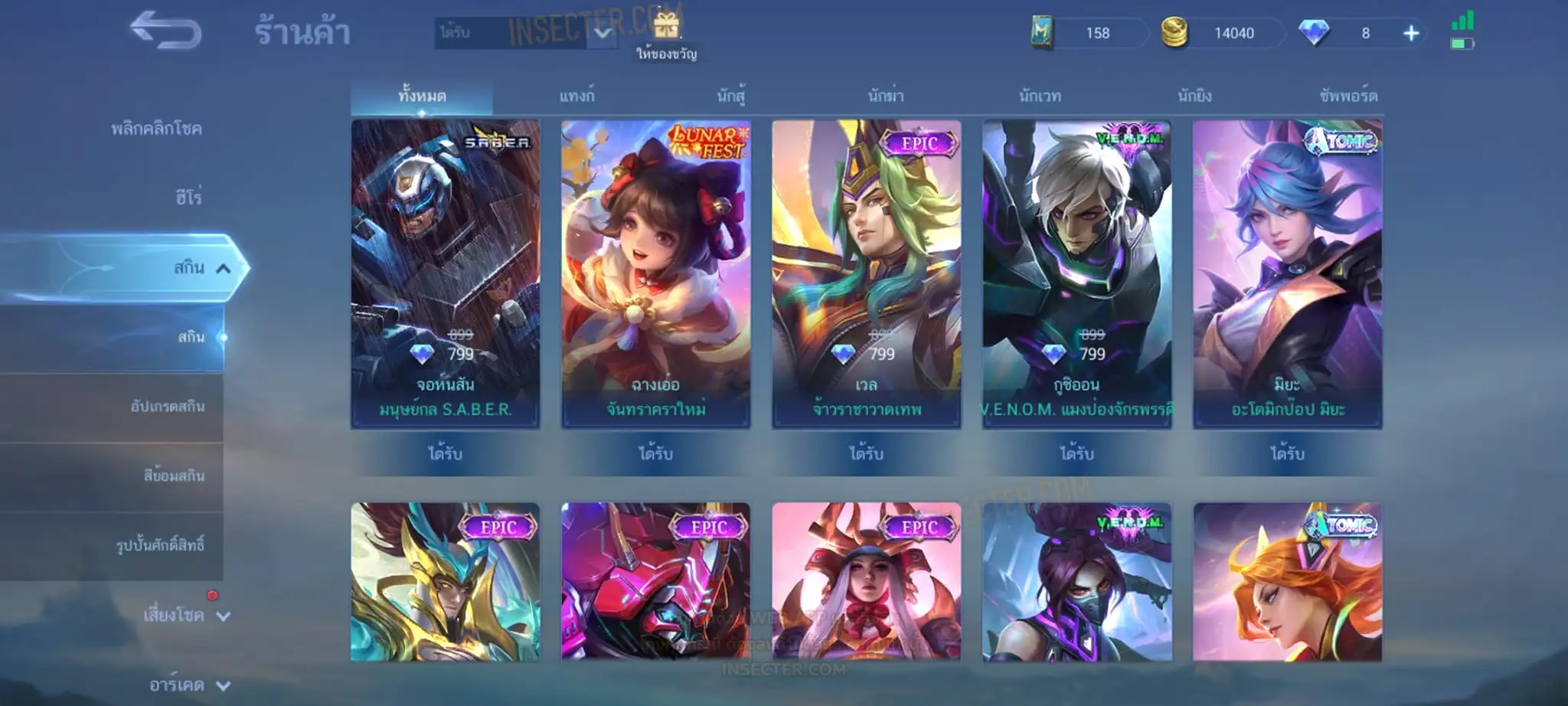This screenshot has height=706, width=1568.
Task: Open the ฮีโร่ shop section
Action: pyautogui.click(x=188, y=198)
